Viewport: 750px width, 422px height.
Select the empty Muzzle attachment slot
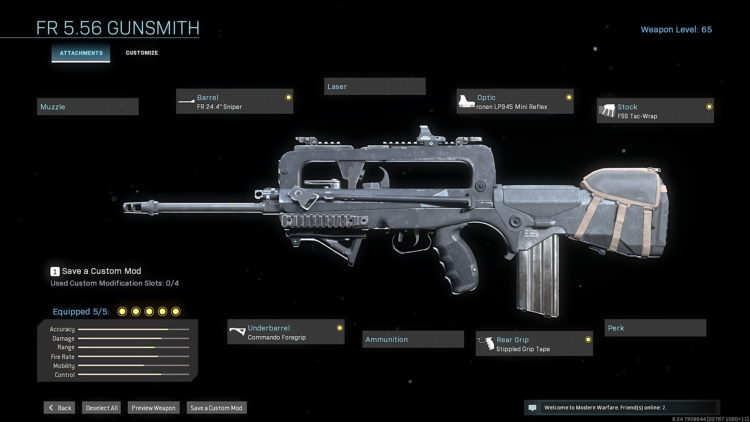click(x=88, y=106)
